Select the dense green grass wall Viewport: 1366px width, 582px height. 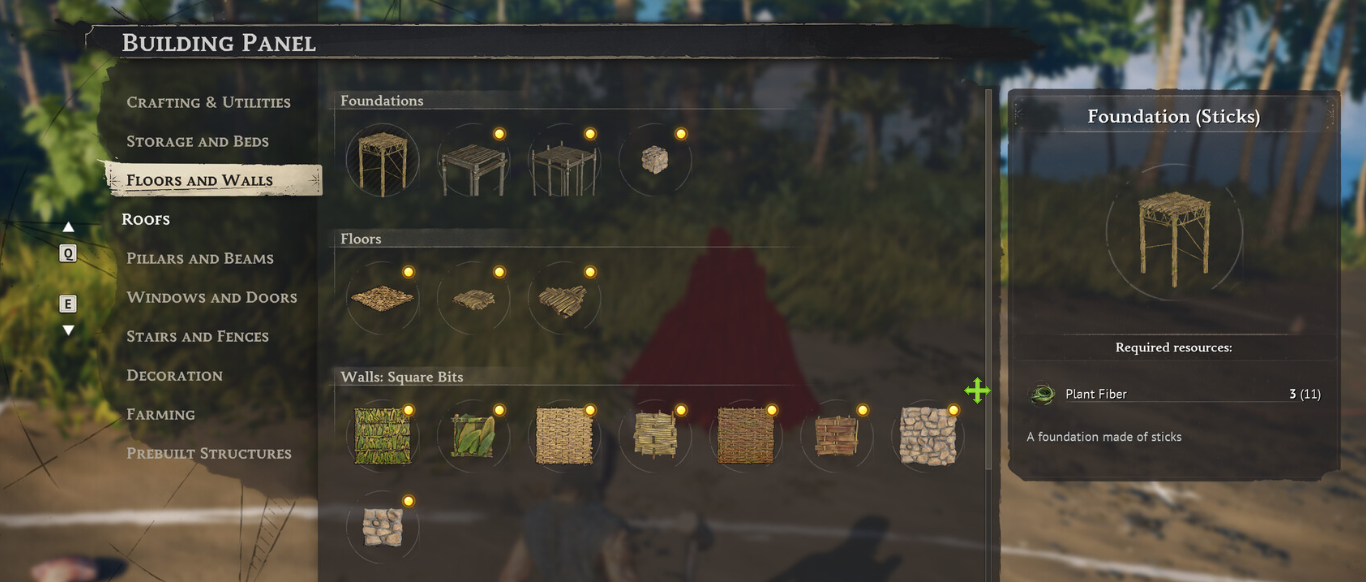tap(382, 436)
